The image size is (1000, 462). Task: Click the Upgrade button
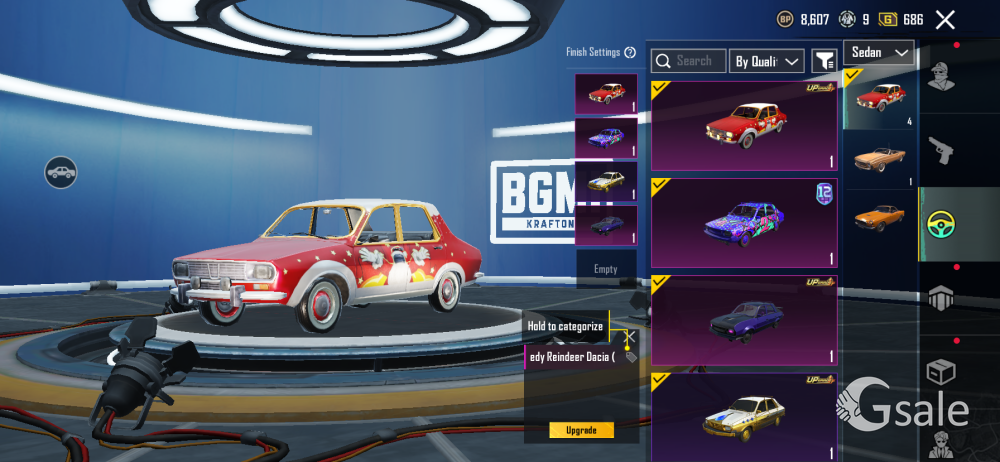[x=581, y=430]
